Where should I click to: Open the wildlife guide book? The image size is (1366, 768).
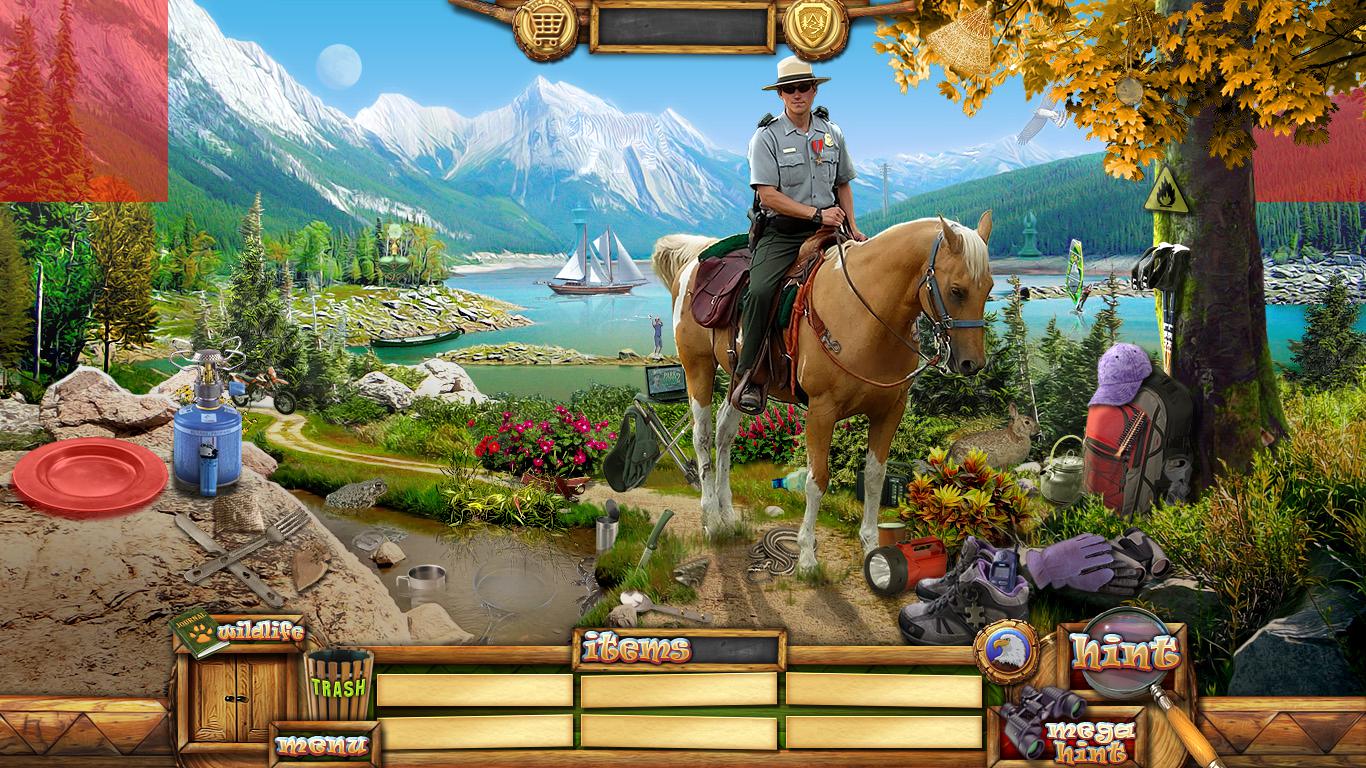(x=198, y=633)
